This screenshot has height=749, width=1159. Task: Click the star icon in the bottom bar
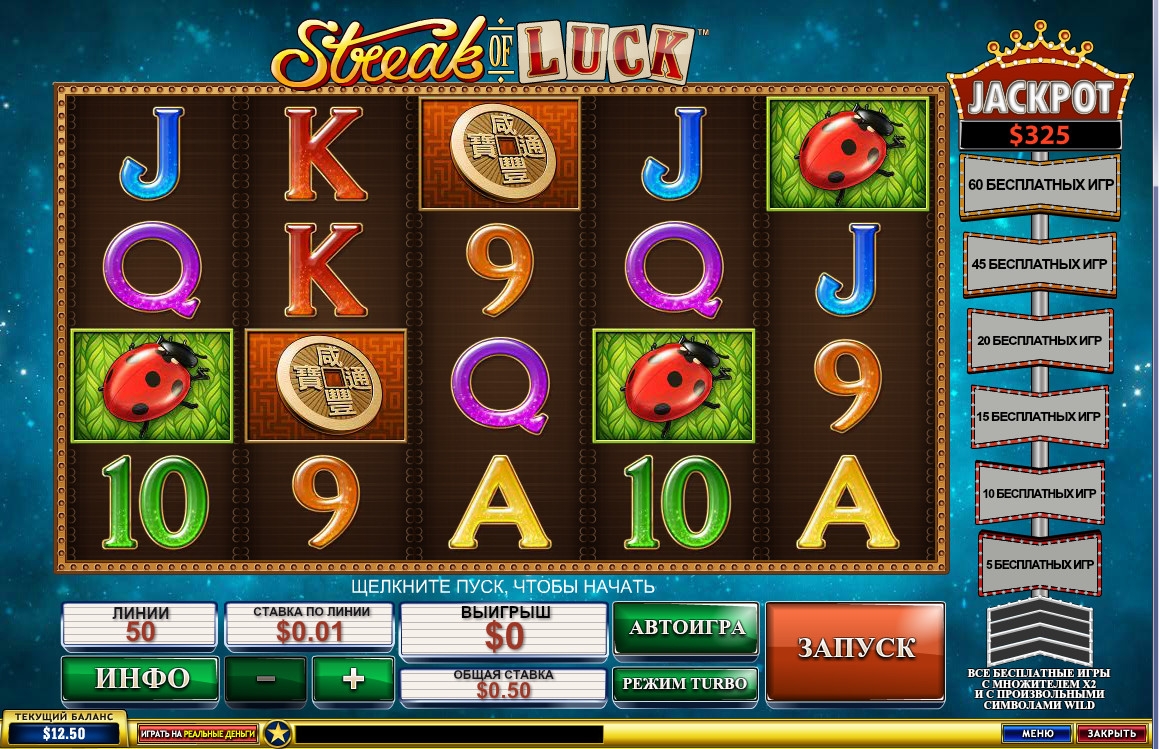pyautogui.click(x=277, y=734)
